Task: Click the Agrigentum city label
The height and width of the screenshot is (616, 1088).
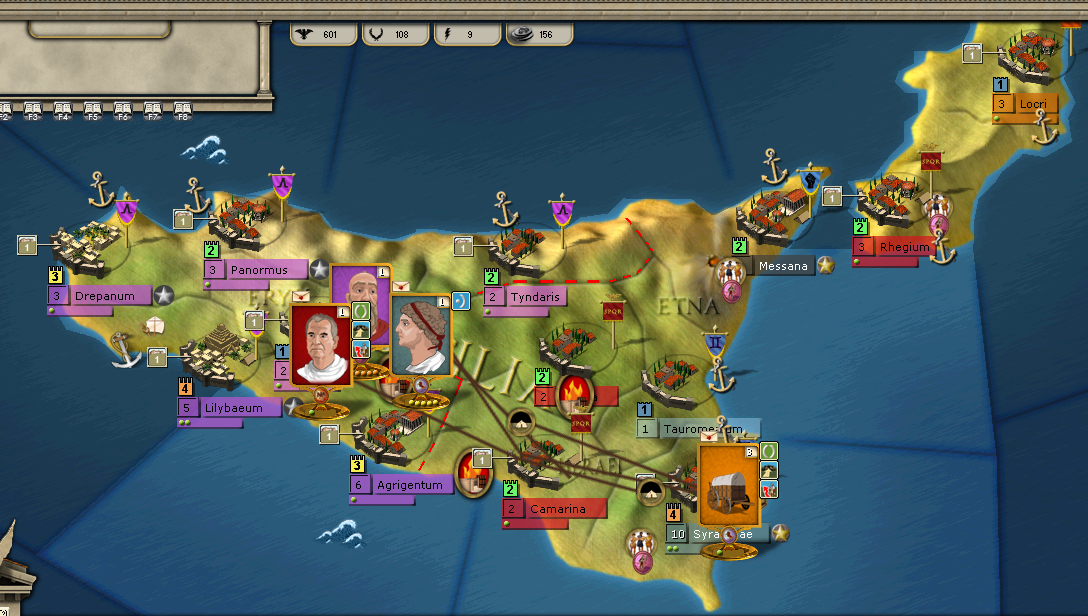Action: [x=409, y=486]
